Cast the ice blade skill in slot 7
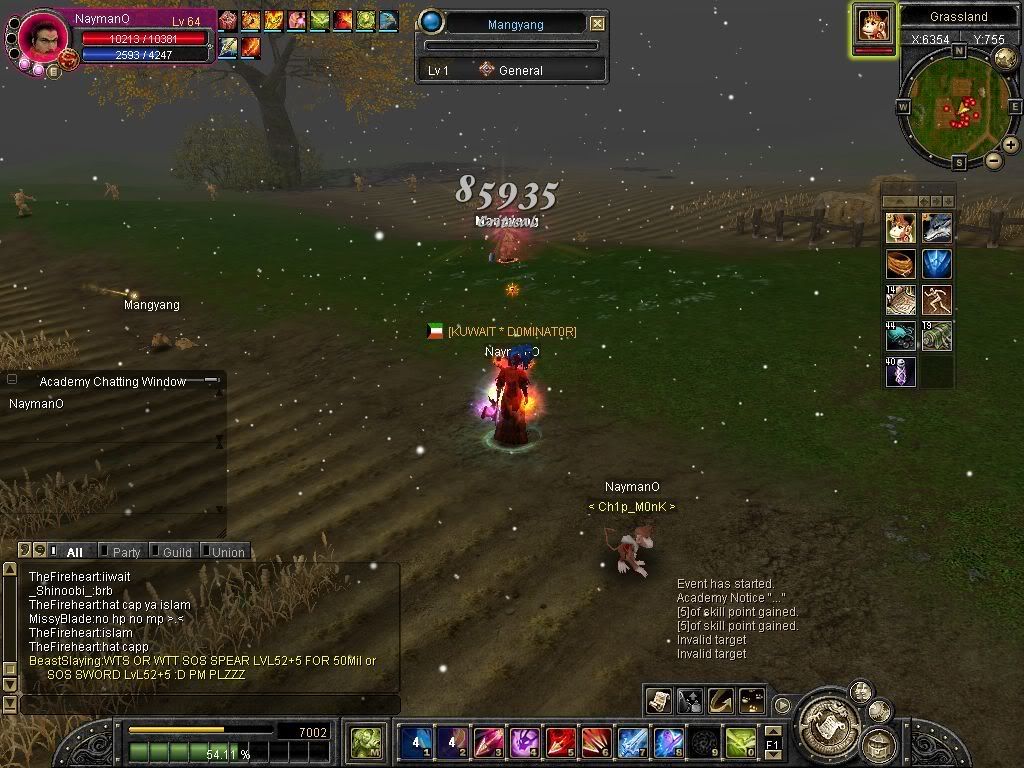 click(x=633, y=743)
